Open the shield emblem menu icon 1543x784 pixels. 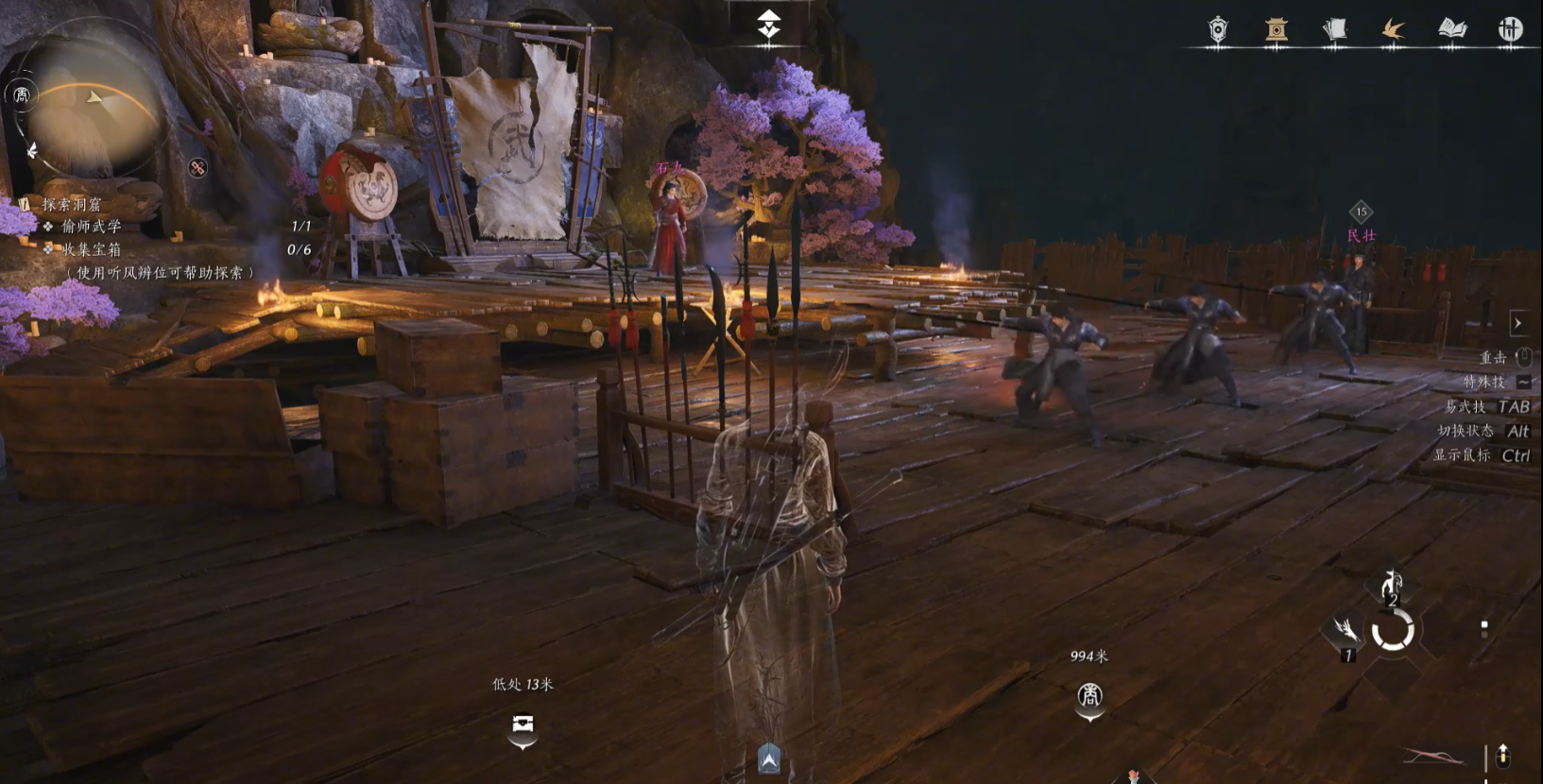(x=1218, y=30)
